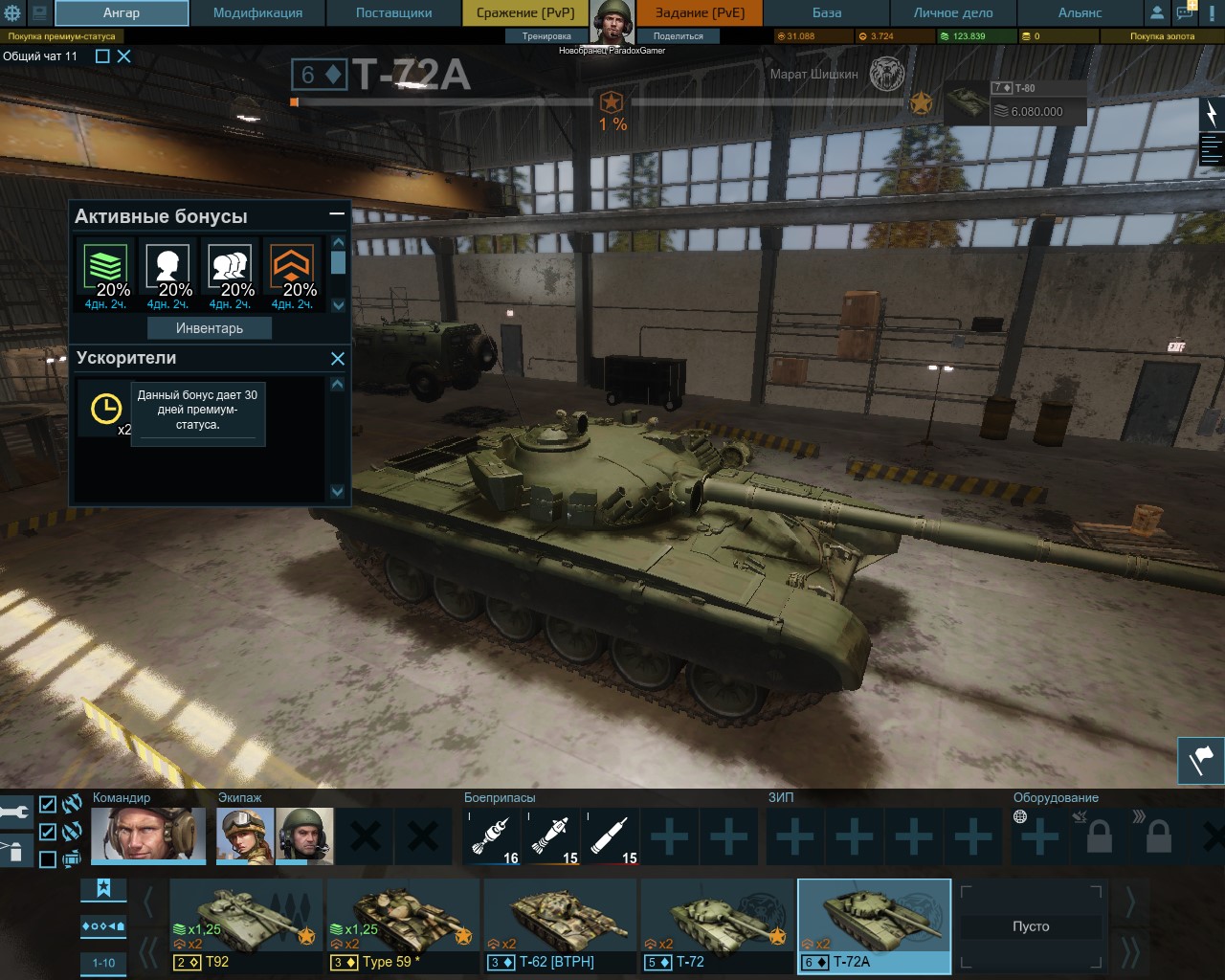Select the T92 tank in carousel
1225x980 pixels.
(x=245, y=925)
